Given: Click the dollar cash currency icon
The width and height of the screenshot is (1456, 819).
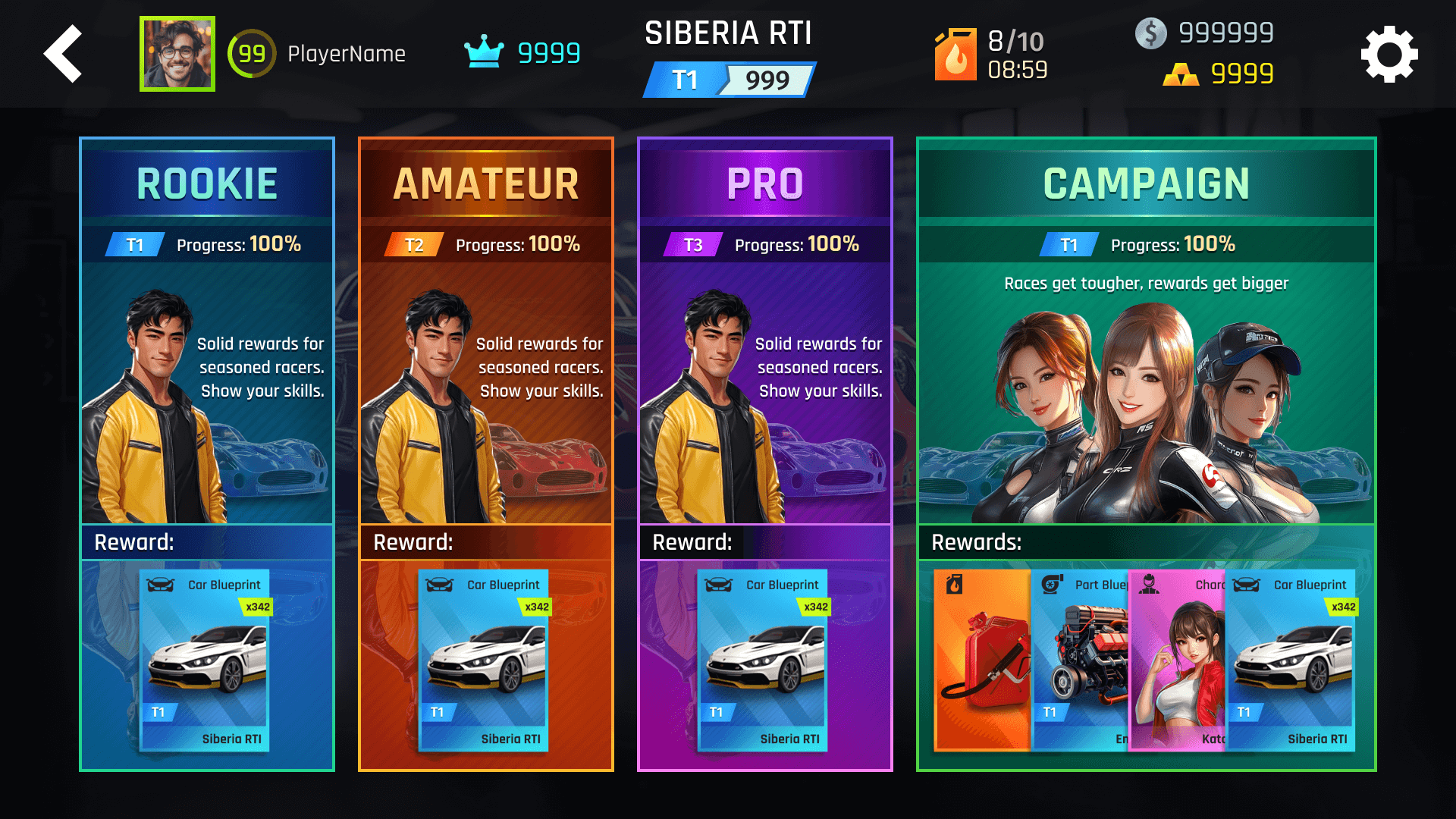Looking at the screenshot, I should [1150, 33].
